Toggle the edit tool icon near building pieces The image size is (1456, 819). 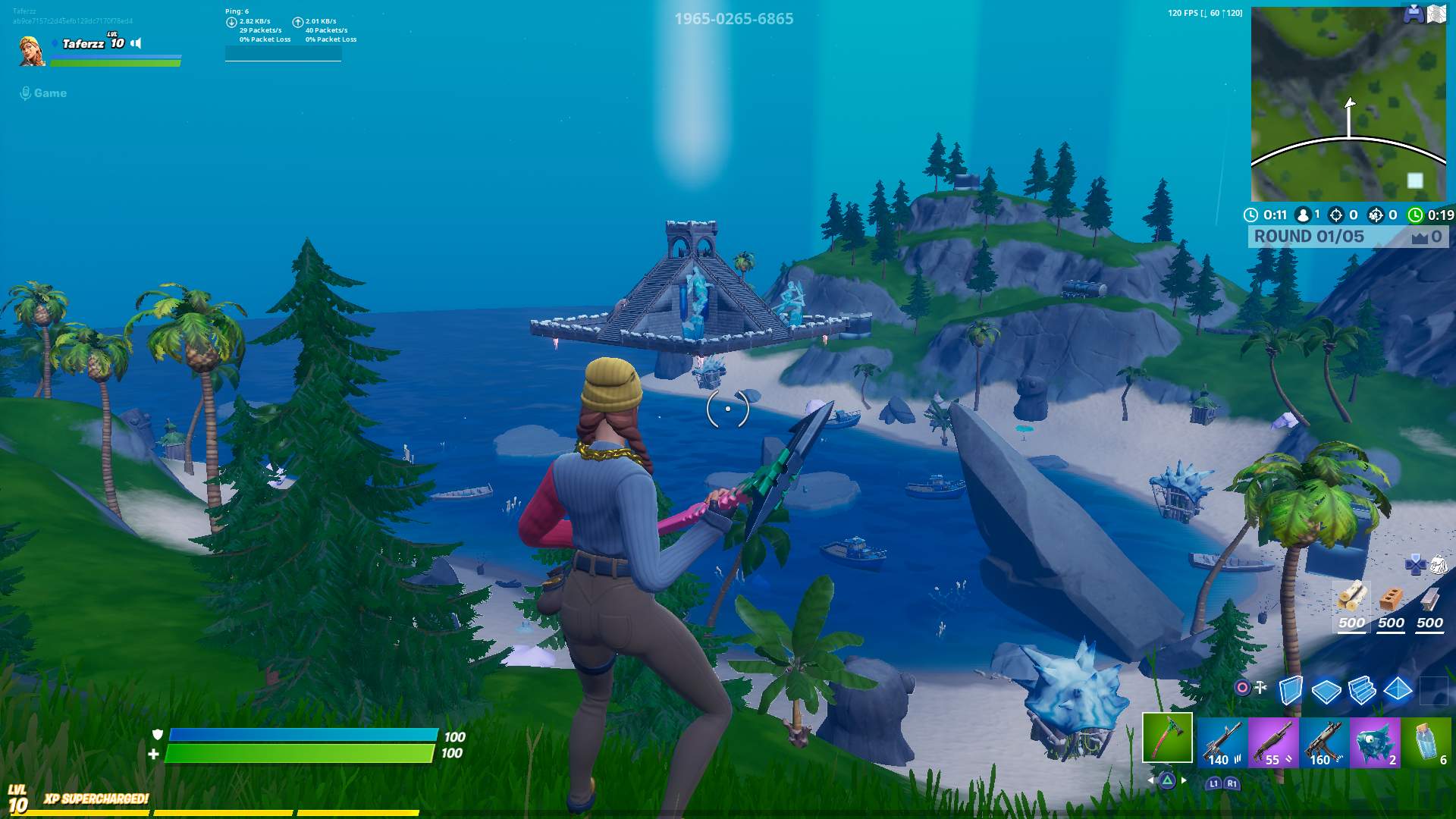pyautogui.click(x=1260, y=686)
